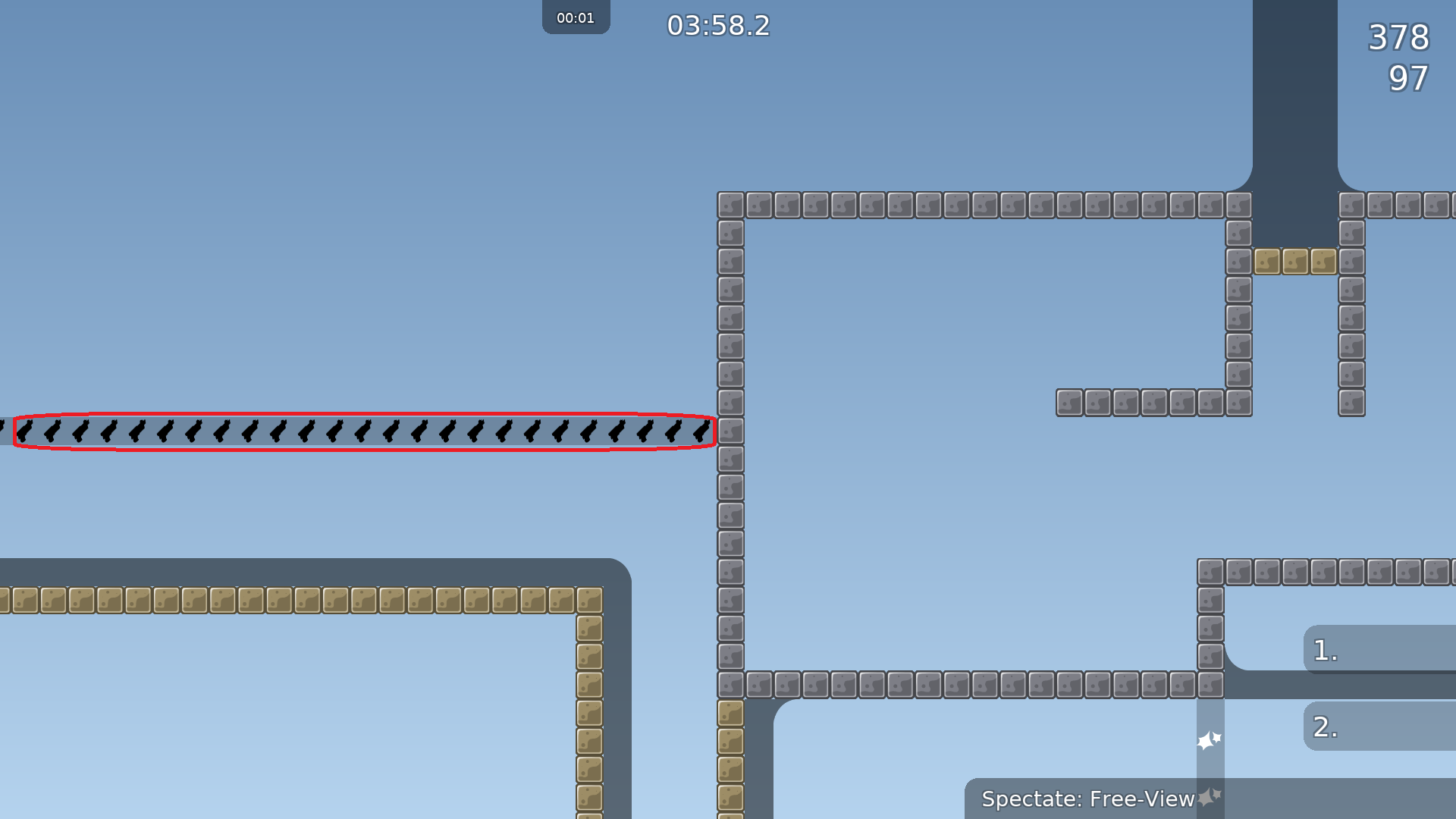Click the star particle near the scoreboard
The image size is (1456, 819).
pyautogui.click(x=1210, y=739)
